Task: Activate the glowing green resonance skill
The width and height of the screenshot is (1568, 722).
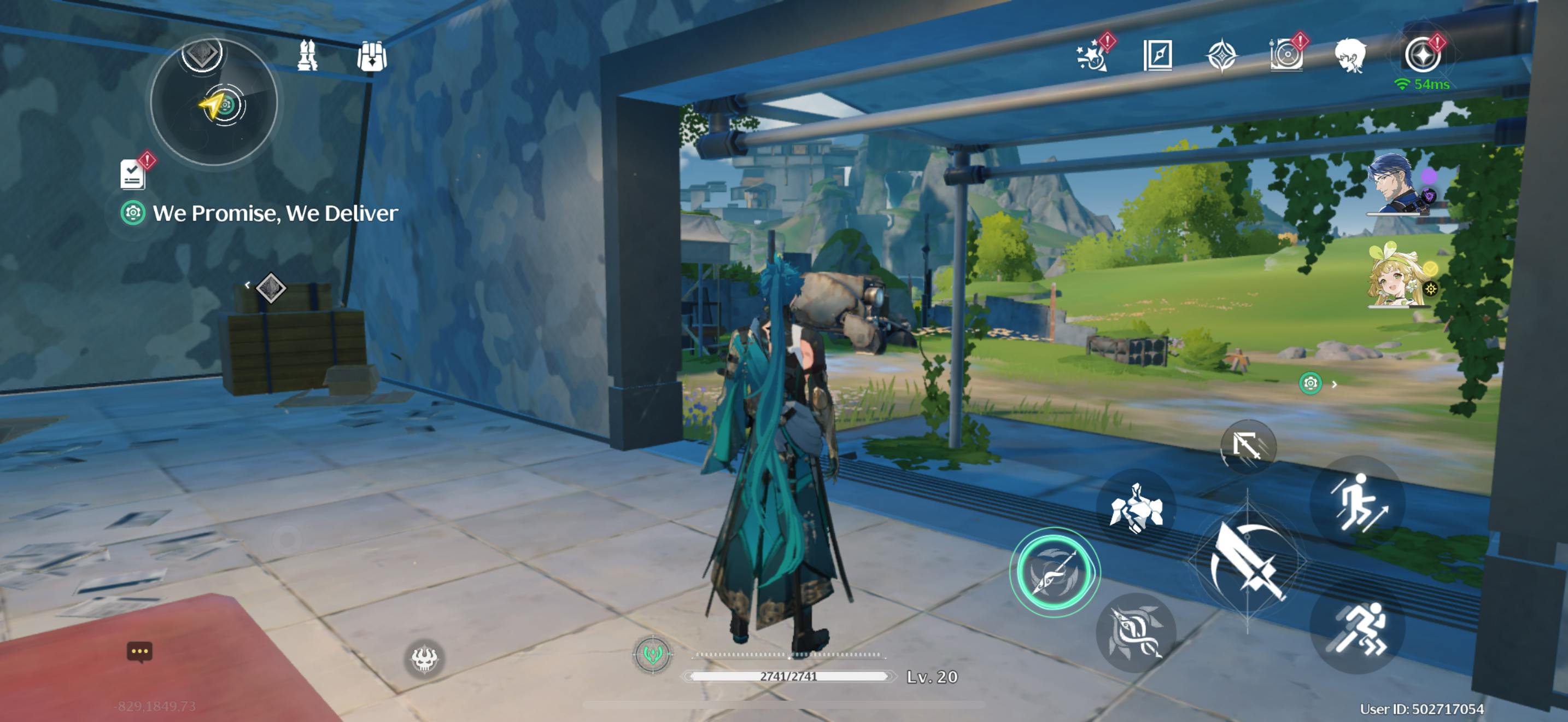Action: (x=1054, y=572)
